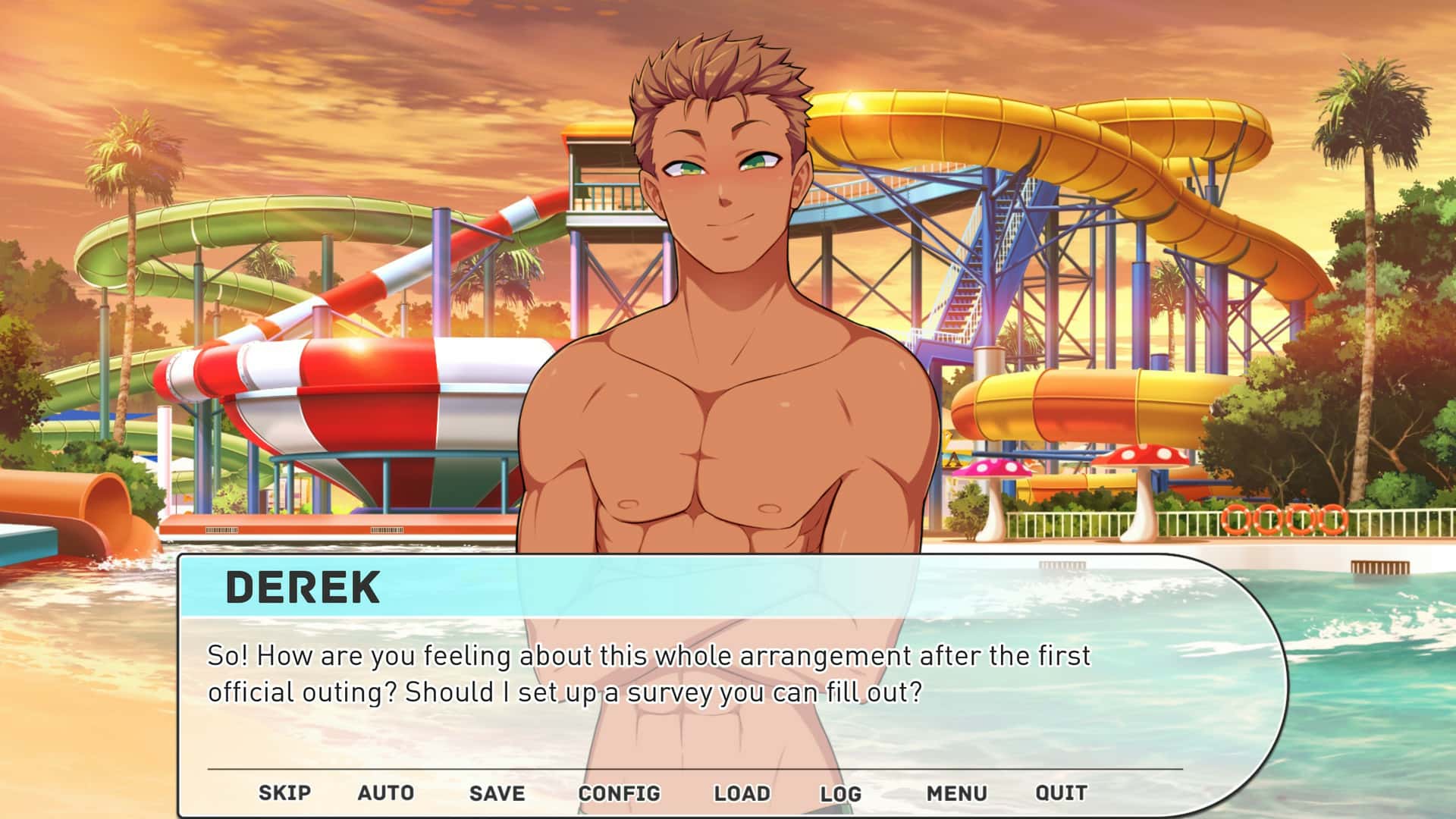The image size is (1456, 819).
Task: Select QUIT to exit the game
Action: 1061,792
